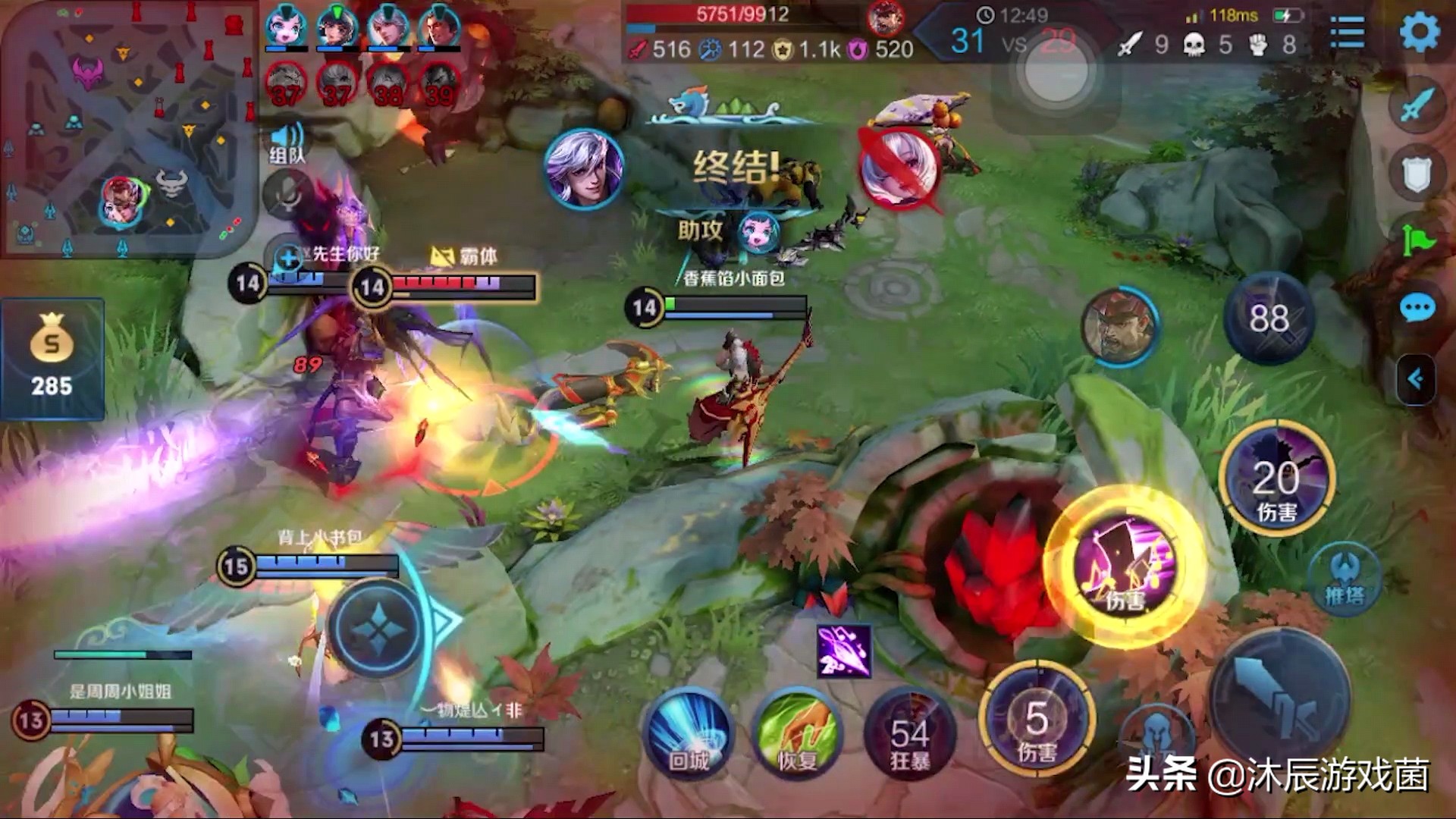The height and width of the screenshot is (819, 1456).
Task: Cast the glowing purple 伤害 skill
Action: point(1125,566)
